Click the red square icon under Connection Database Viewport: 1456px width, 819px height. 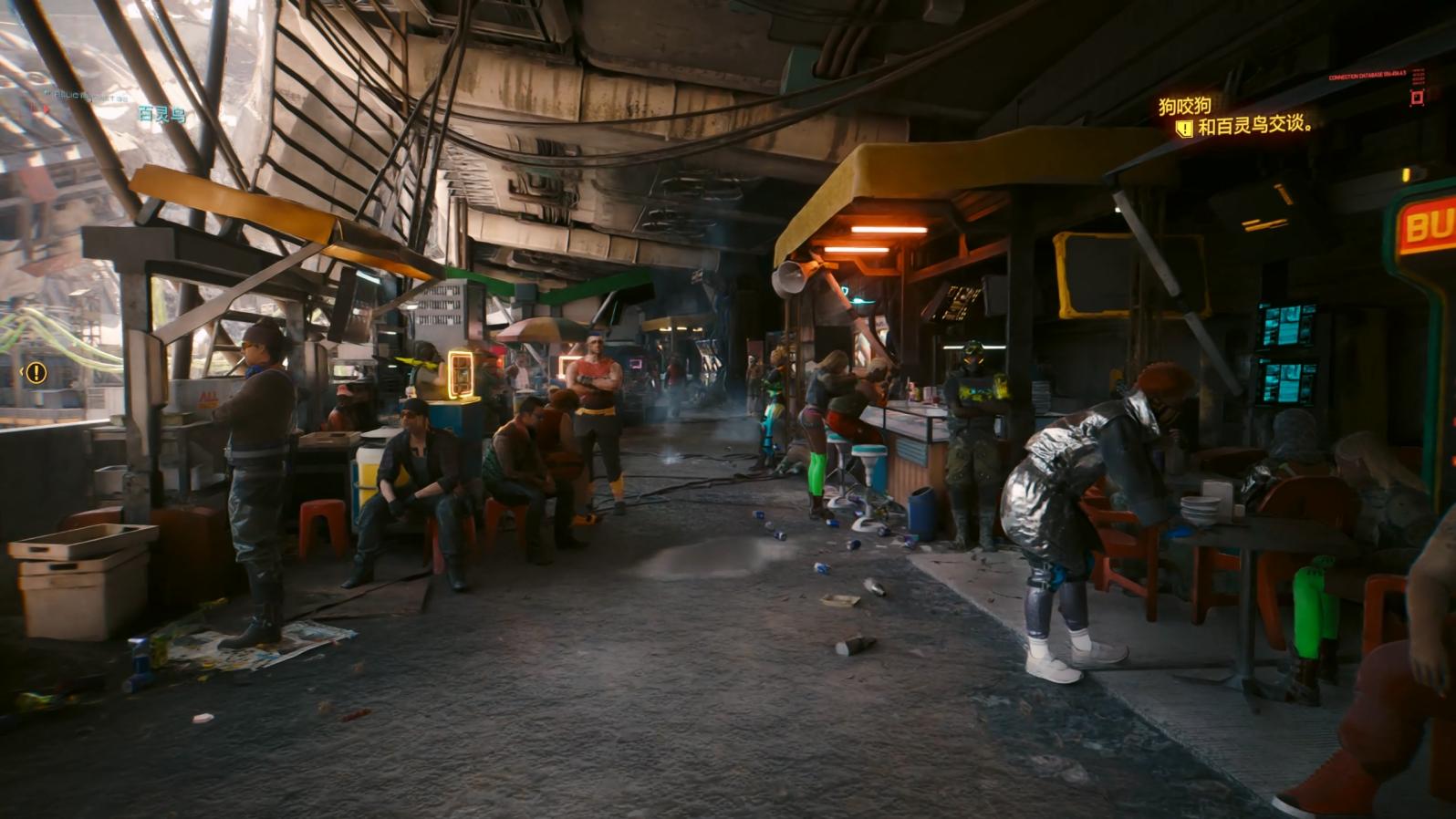click(x=1417, y=98)
